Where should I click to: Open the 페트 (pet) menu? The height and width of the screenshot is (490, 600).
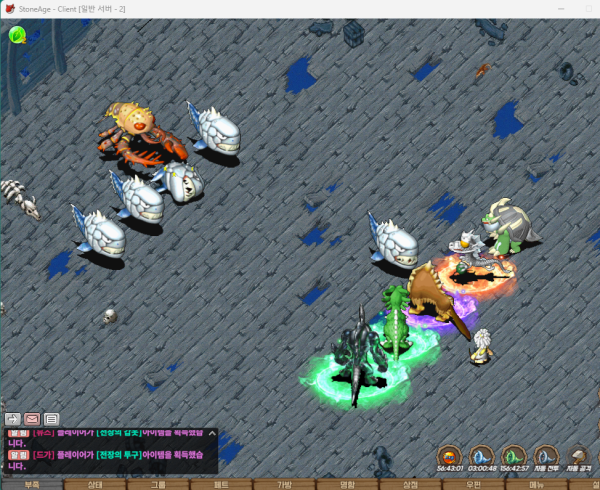222,484
